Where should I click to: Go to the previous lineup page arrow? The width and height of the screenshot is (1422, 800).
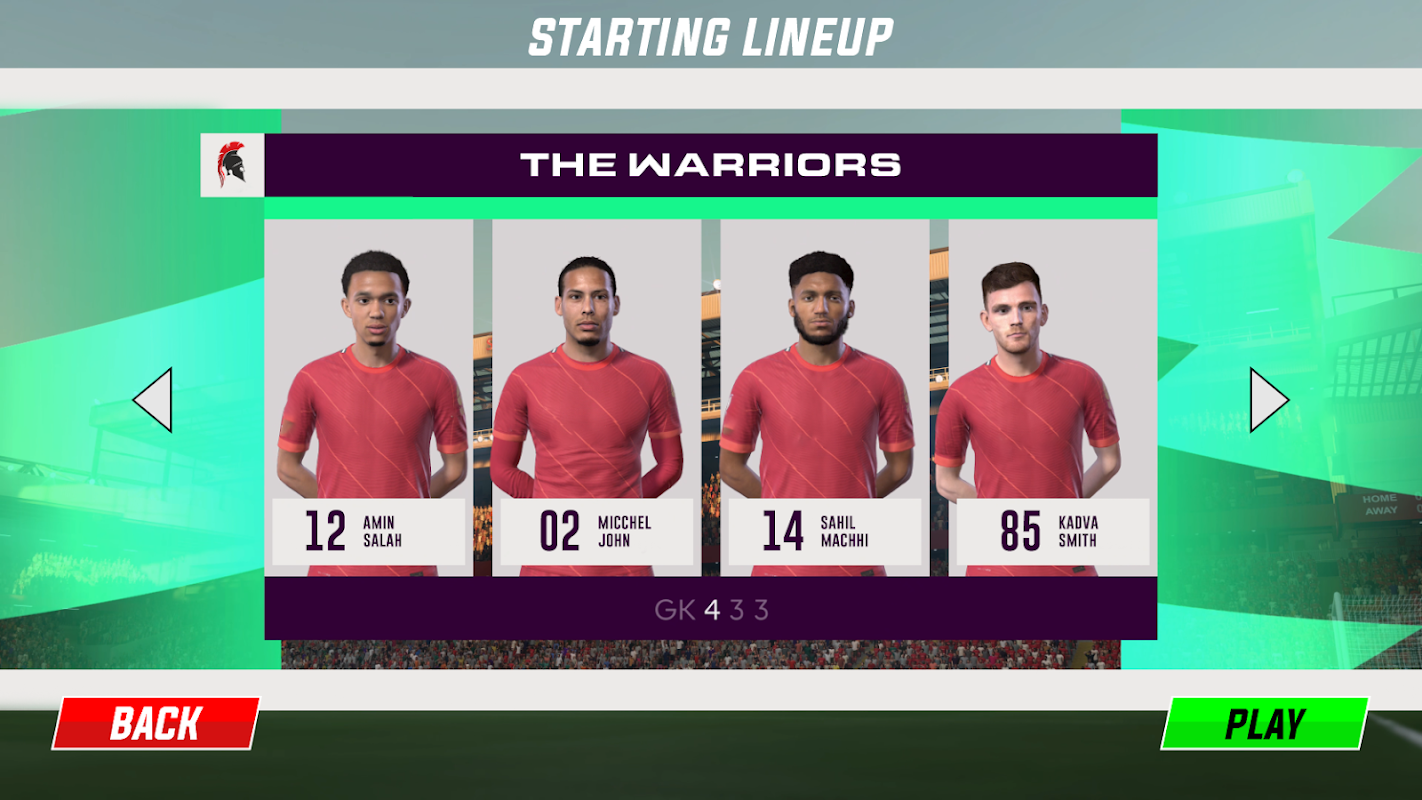pyautogui.click(x=153, y=400)
